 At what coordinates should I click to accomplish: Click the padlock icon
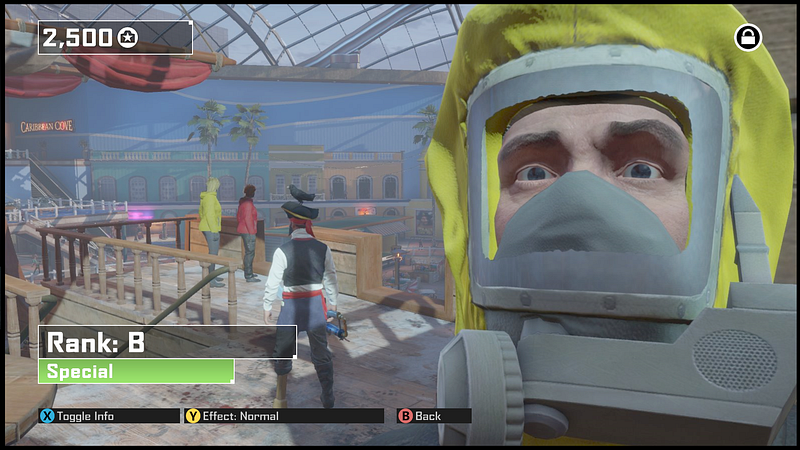748,38
